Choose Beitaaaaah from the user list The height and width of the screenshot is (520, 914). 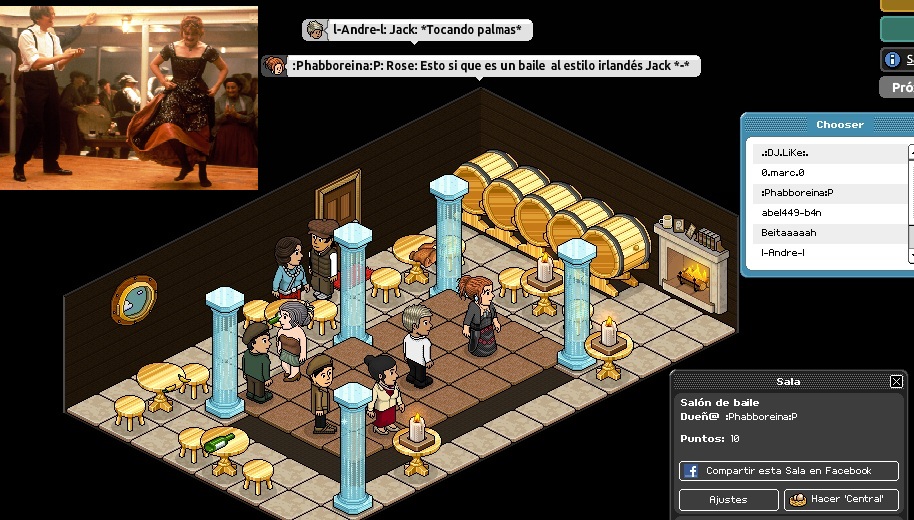[830, 233]
